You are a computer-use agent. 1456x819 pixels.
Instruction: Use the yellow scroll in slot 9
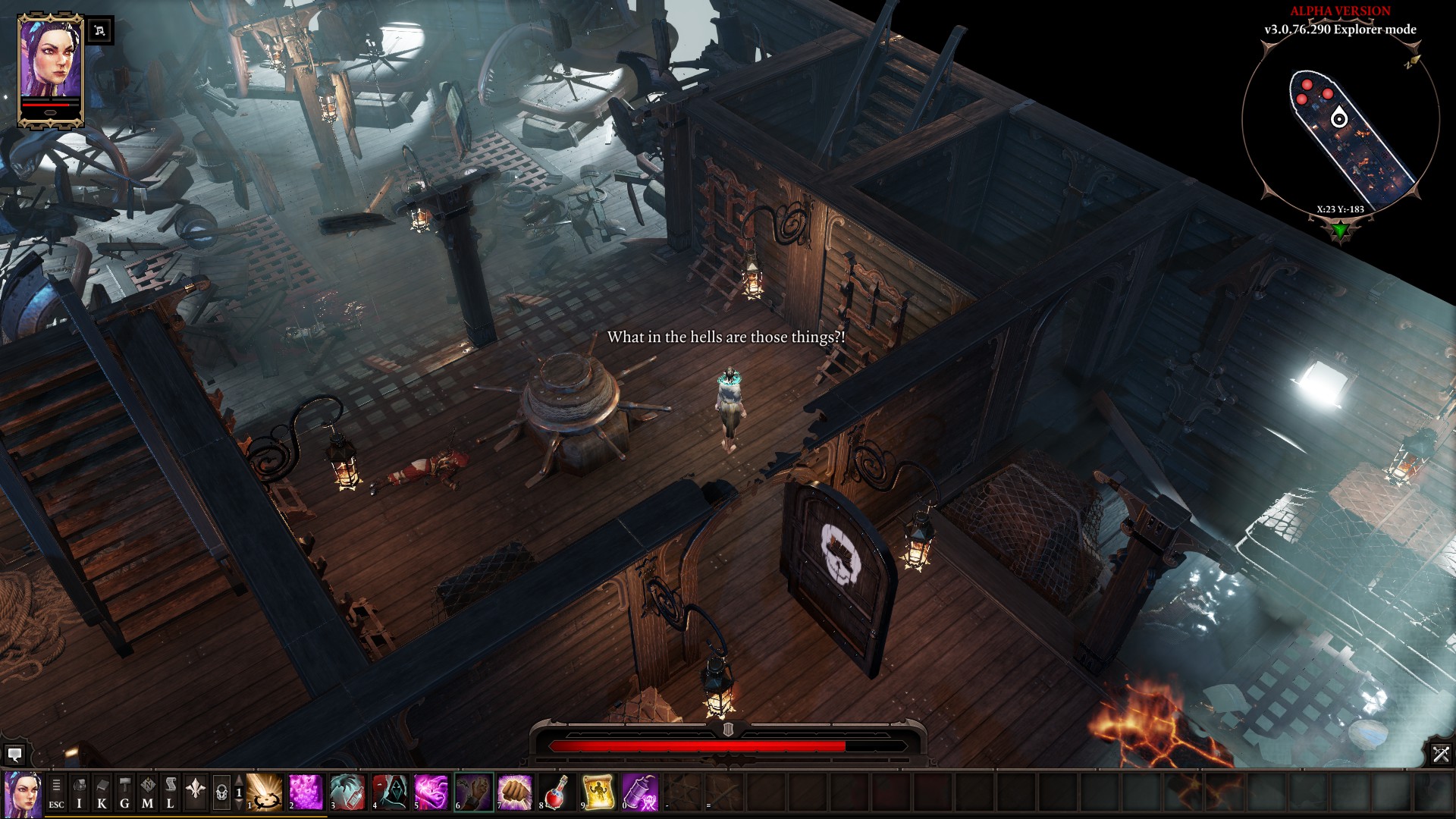click(598, 792)
